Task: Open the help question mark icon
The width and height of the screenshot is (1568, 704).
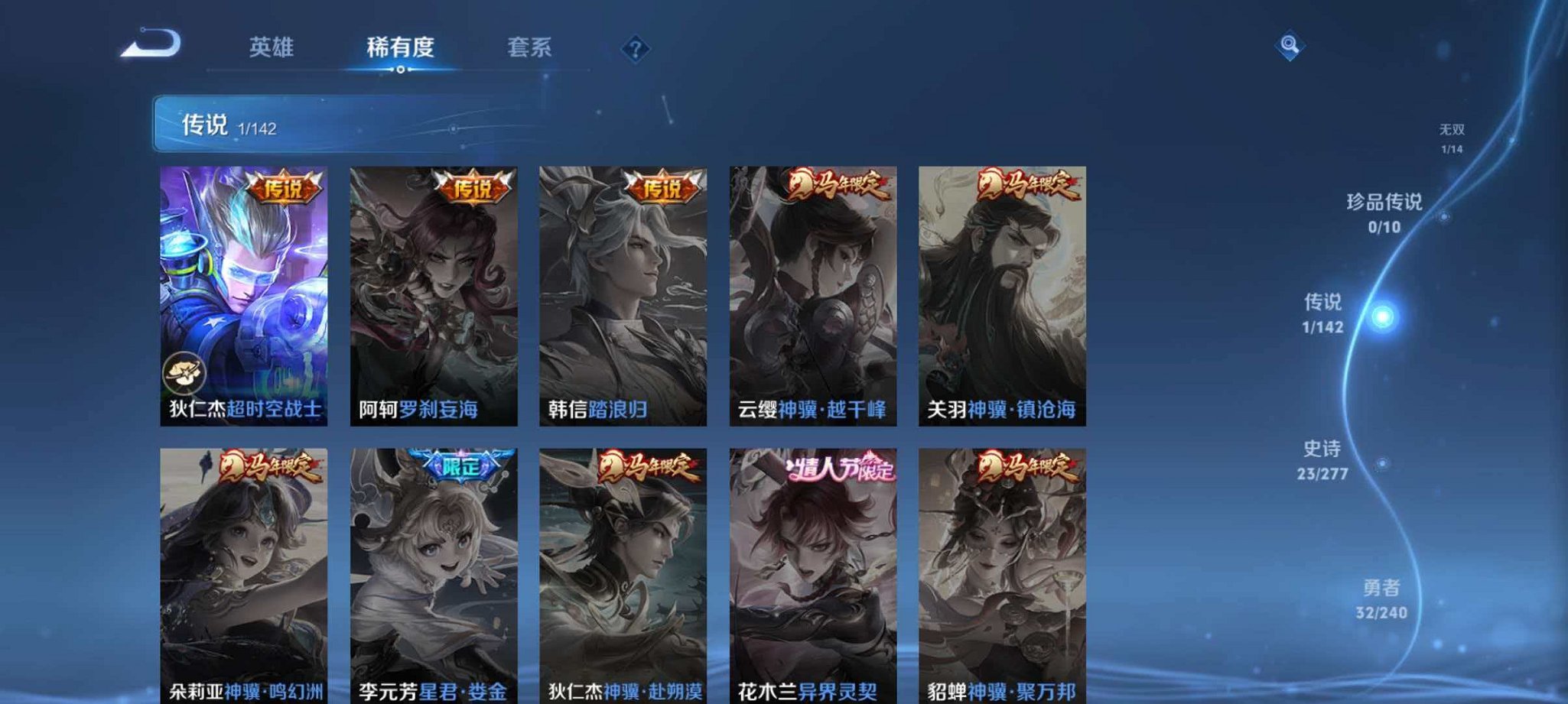Action: [x=635, y=48]
